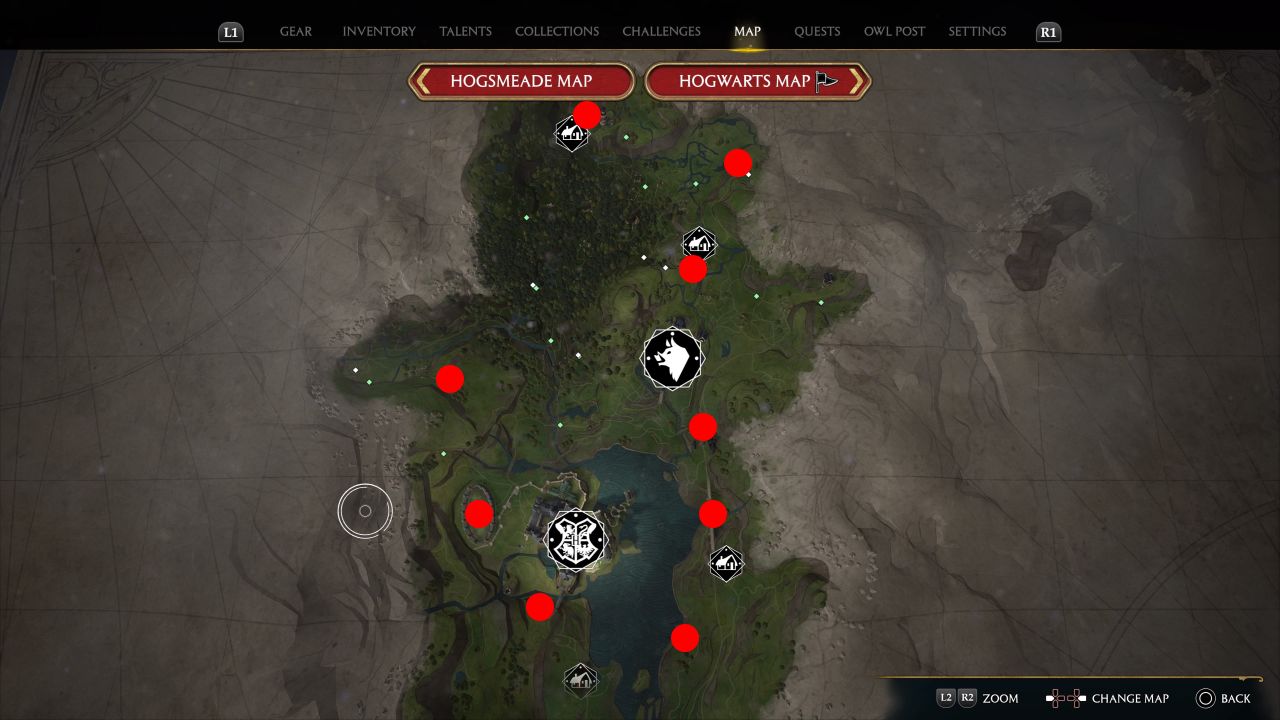Click the R2 zoom icon in the bottom bar
This screenshot has height=720, width=1280.
point(967,698)
